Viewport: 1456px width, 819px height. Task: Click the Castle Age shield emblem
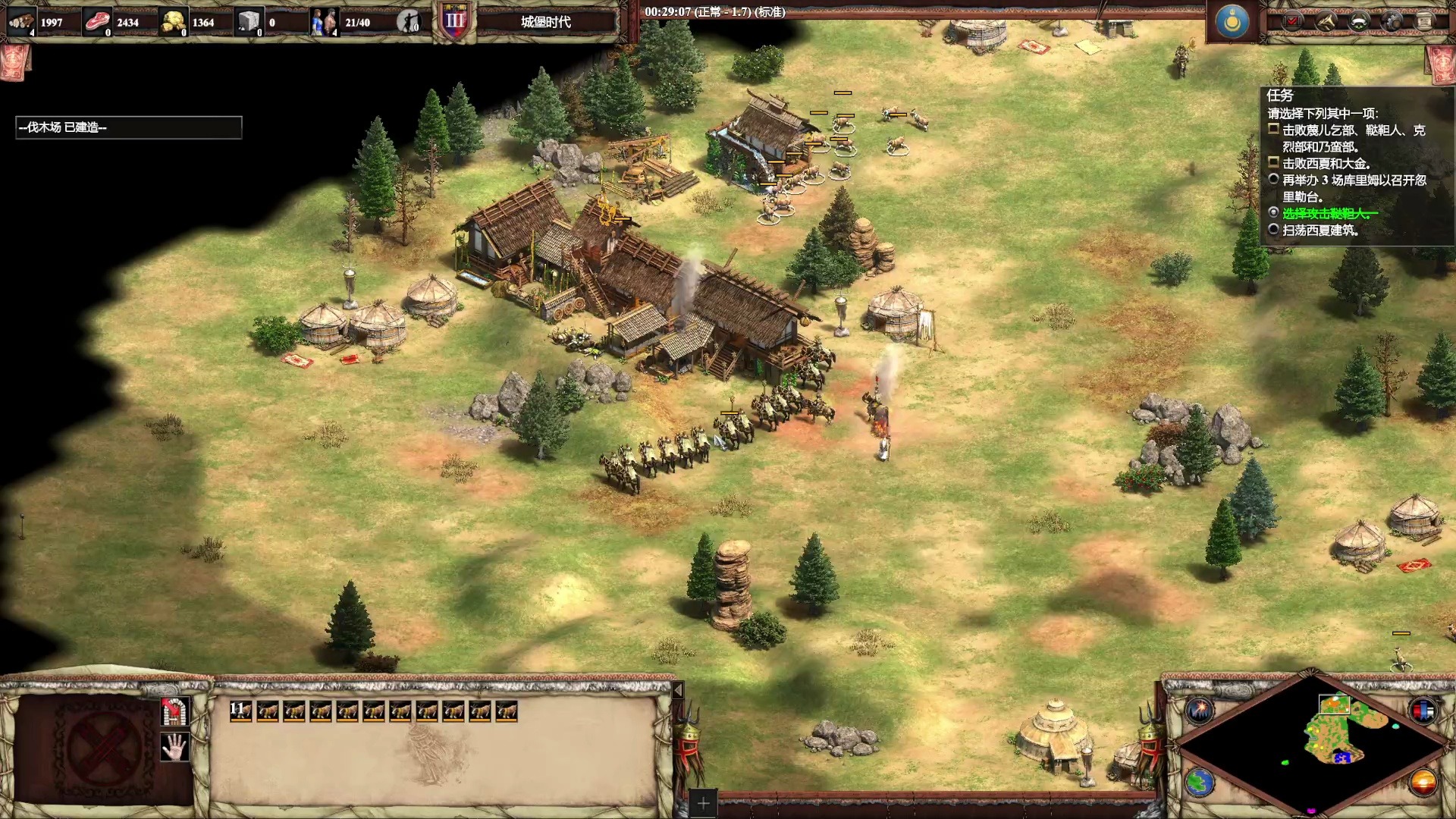point(454,21)
